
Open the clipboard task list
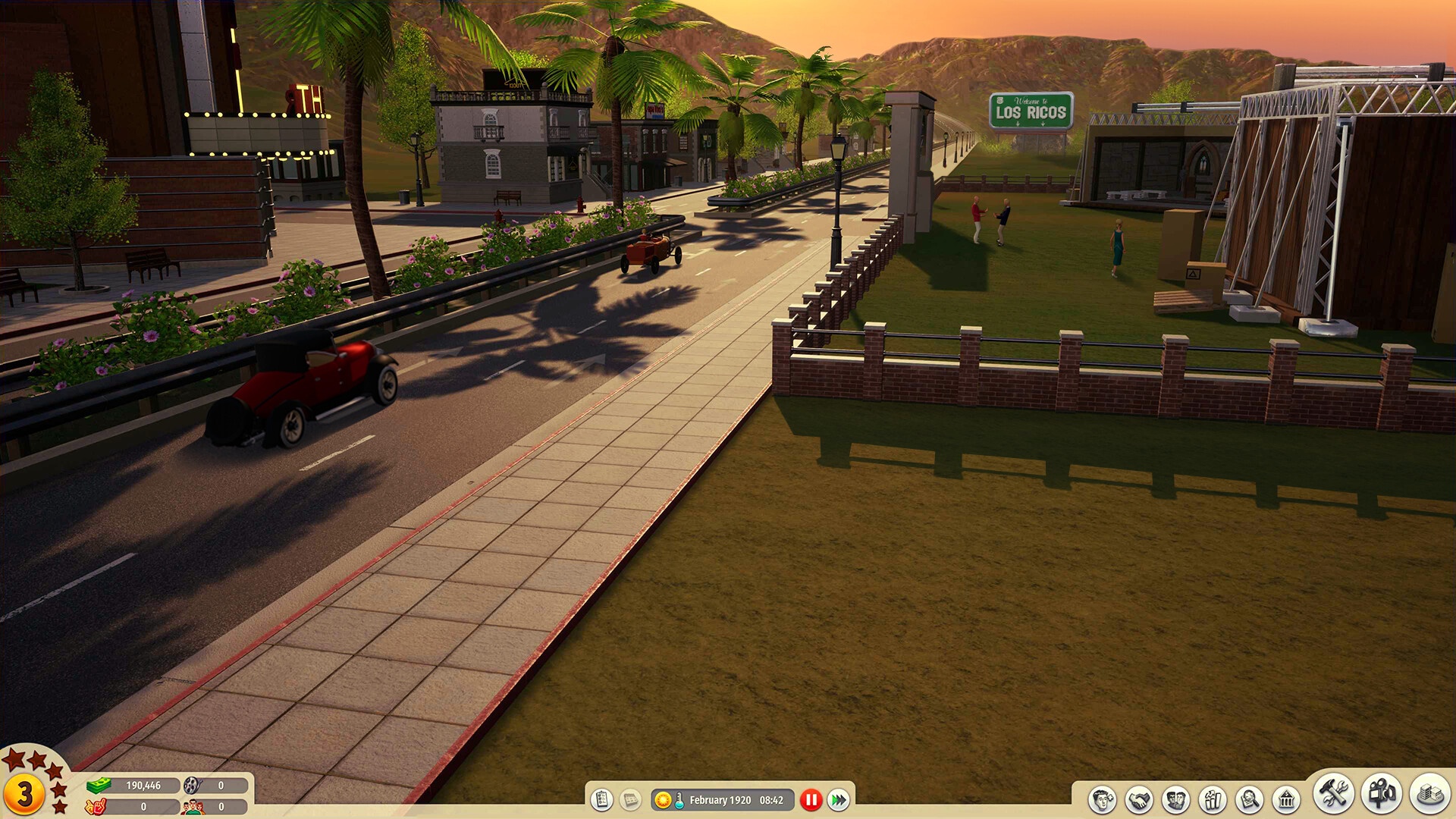tap(602, 800)
